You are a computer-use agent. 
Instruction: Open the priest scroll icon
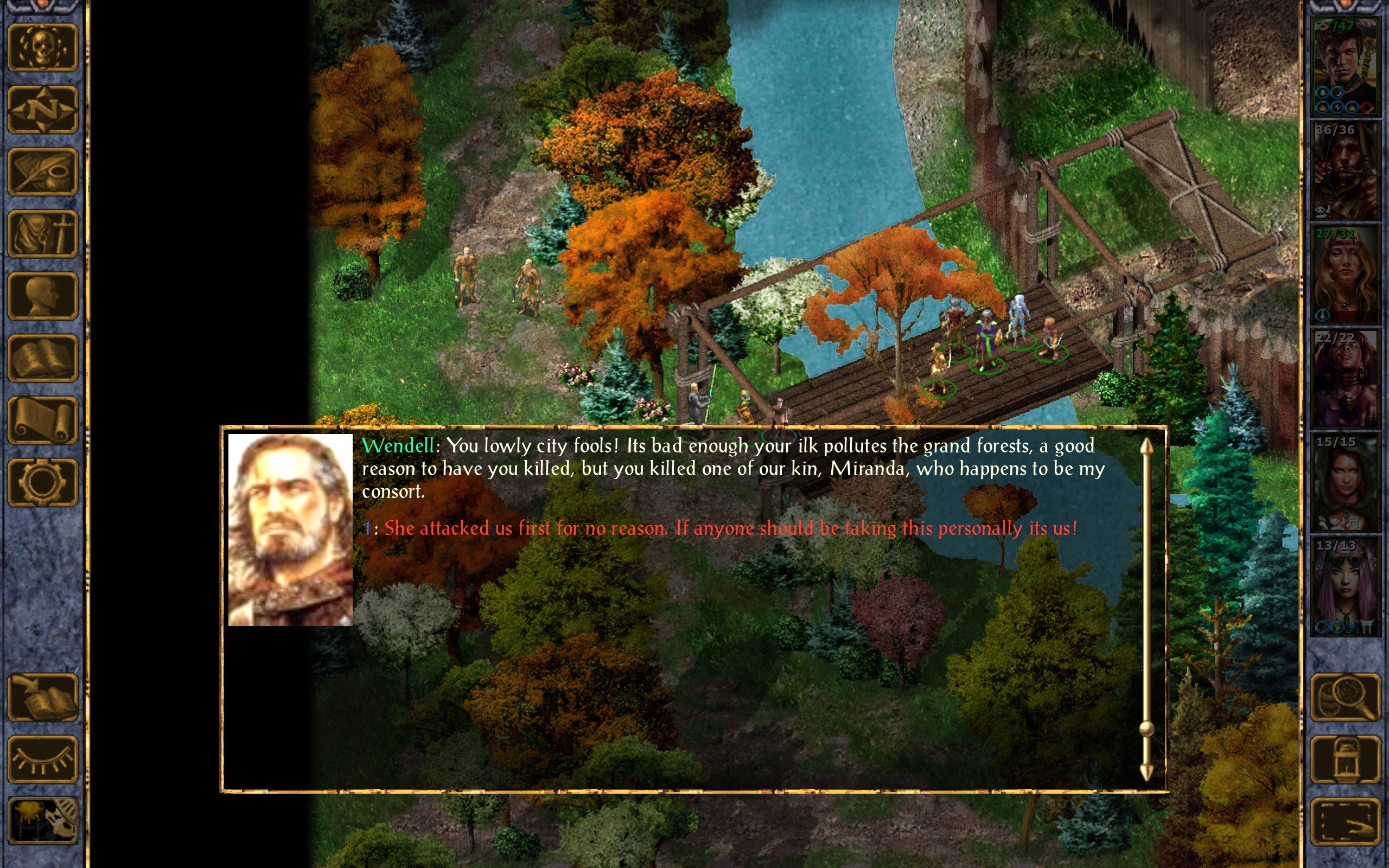43,420
